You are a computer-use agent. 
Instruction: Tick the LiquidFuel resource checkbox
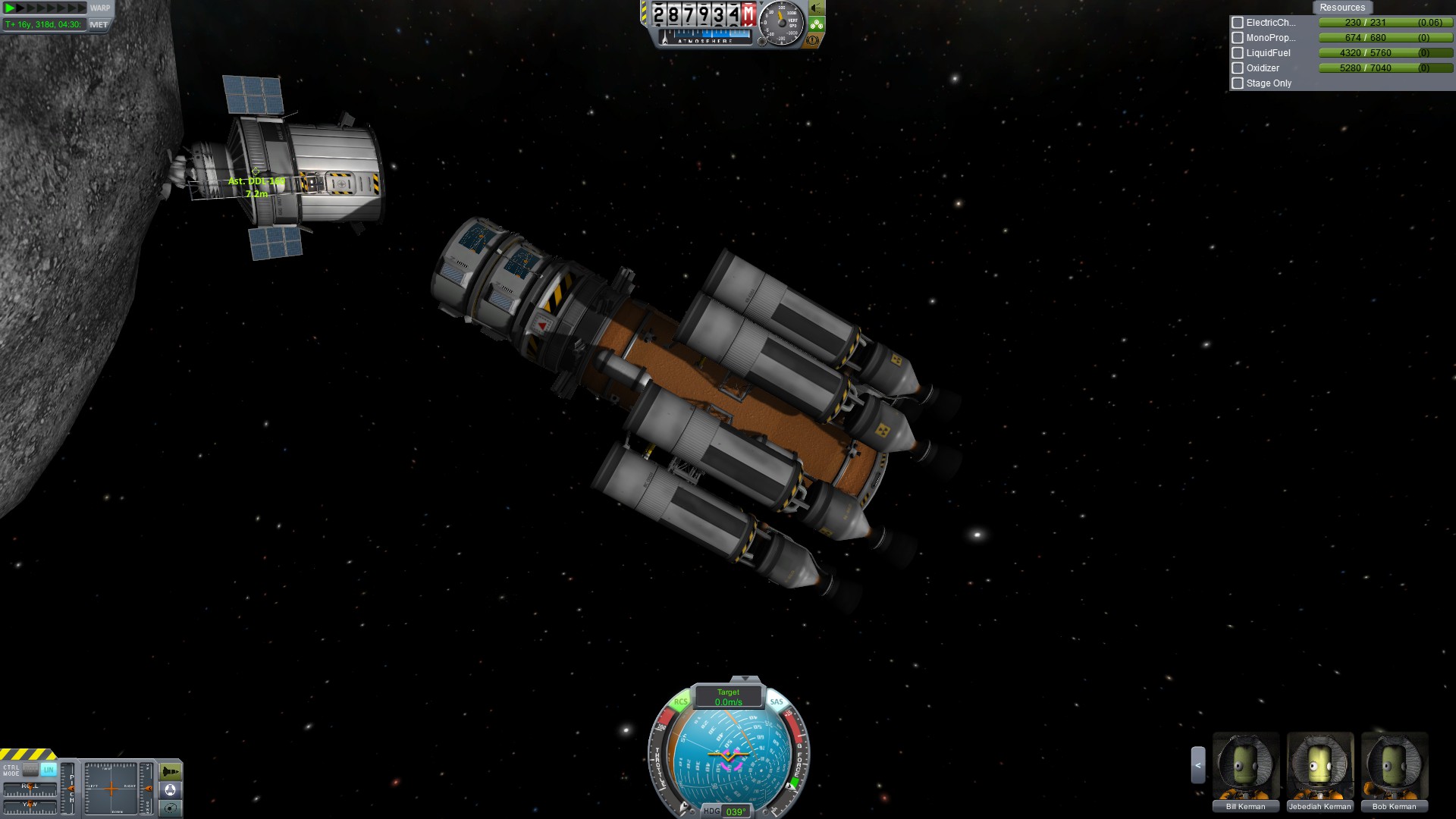pos(1238,53)
